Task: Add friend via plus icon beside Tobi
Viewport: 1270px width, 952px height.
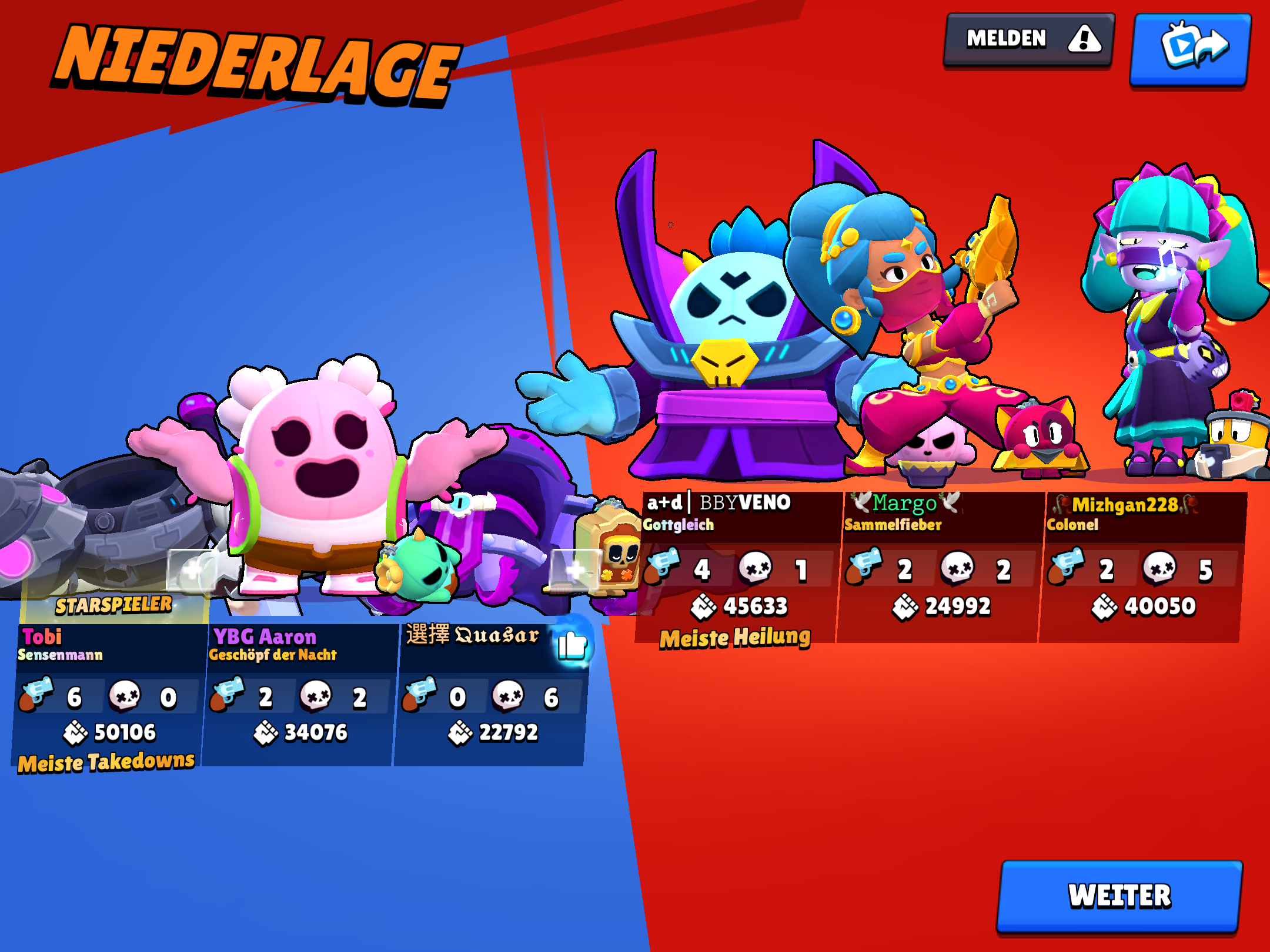Action: 192,569
